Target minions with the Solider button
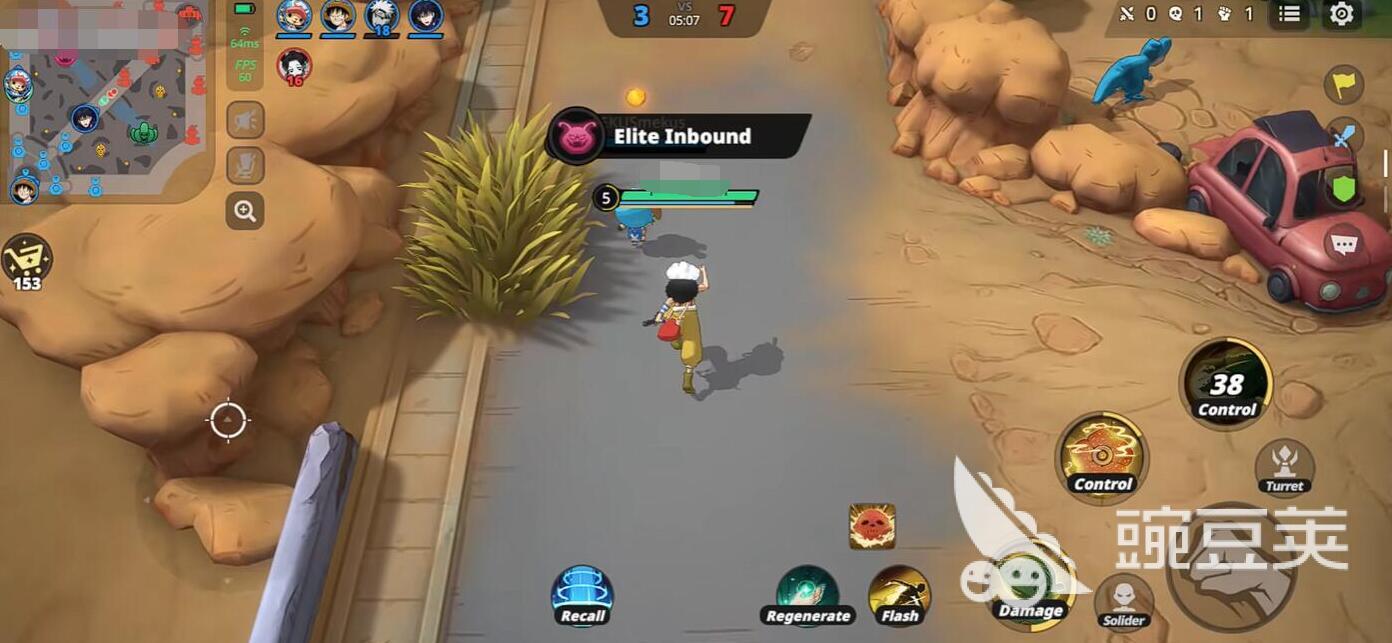Screen dimensions: 1392x643 1124,601
